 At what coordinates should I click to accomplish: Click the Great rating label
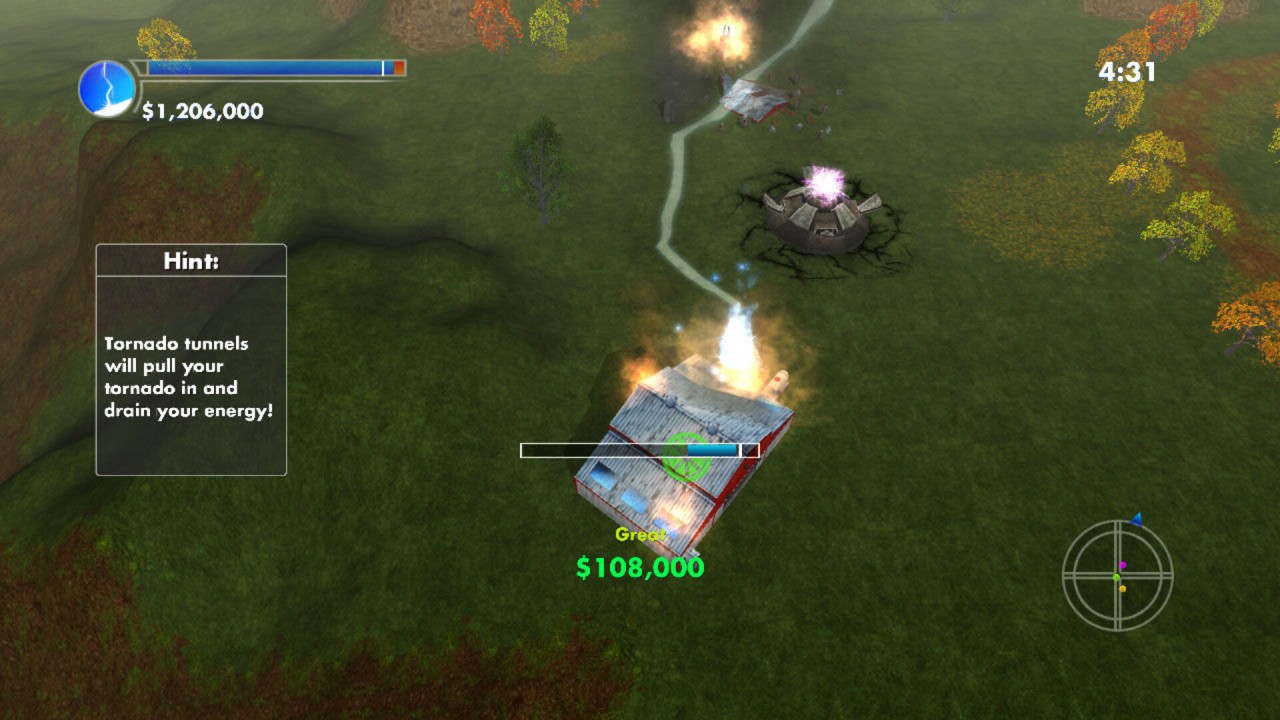(x=640, y=535)
